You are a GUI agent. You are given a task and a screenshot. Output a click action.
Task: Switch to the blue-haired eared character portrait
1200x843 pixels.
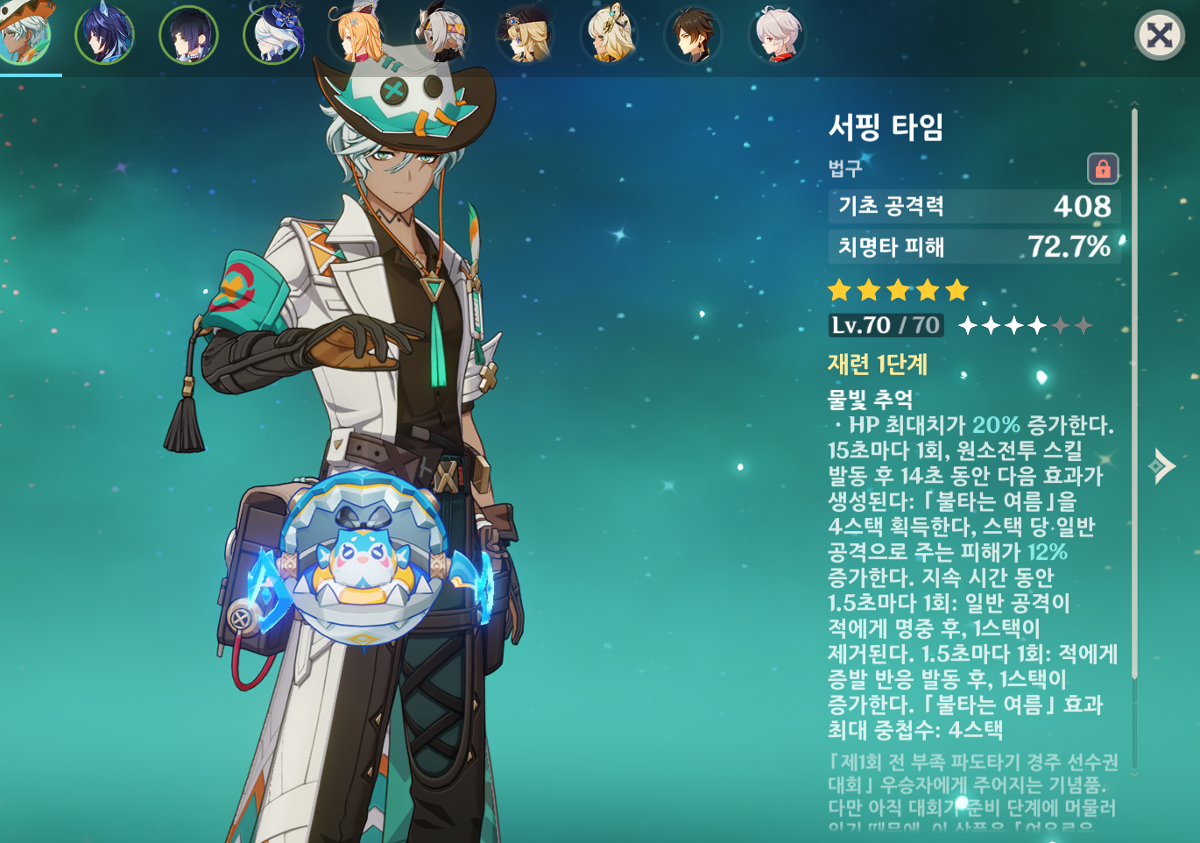tap(104, 35)
